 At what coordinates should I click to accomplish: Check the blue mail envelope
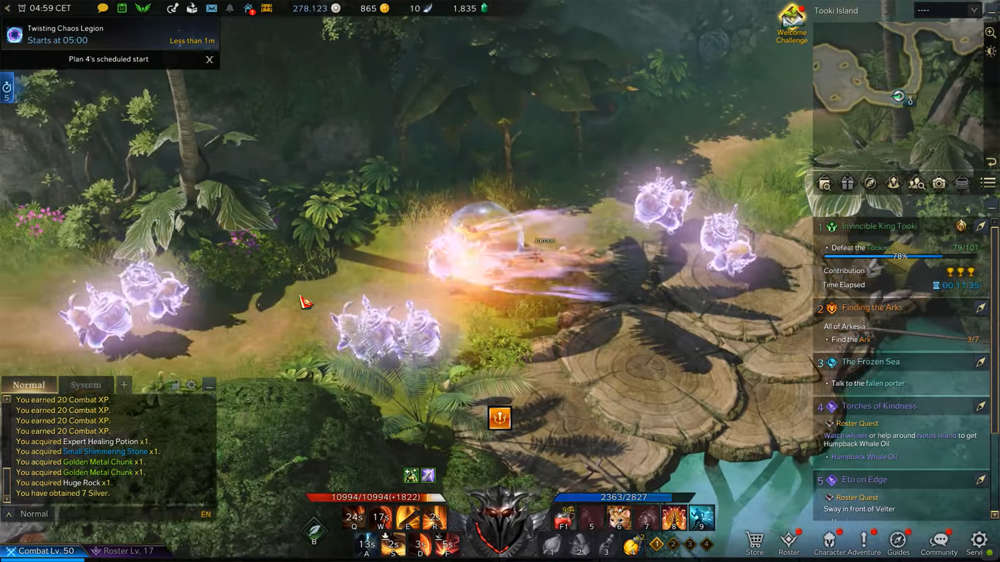212,8
